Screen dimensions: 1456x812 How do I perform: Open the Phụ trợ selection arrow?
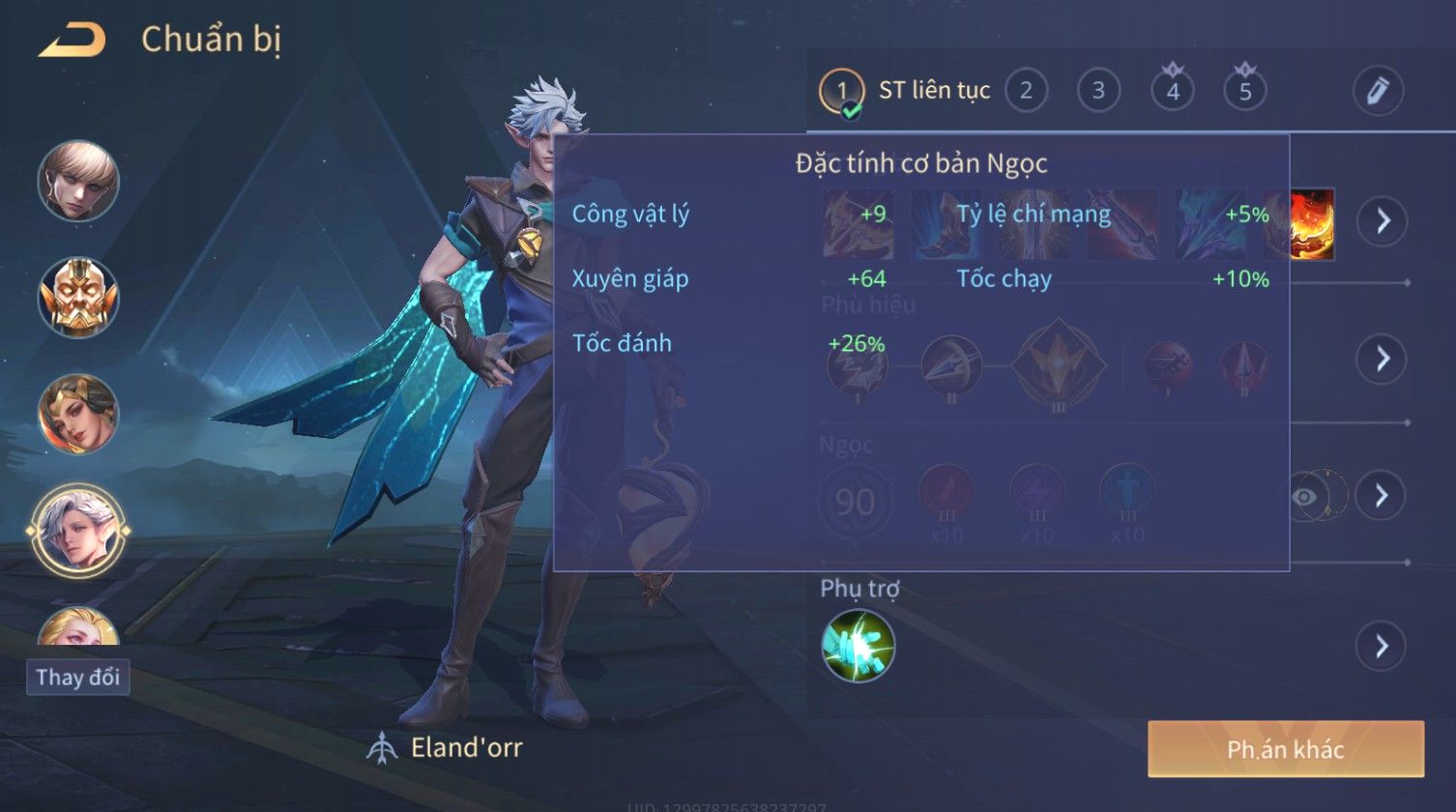point(1382,646)
